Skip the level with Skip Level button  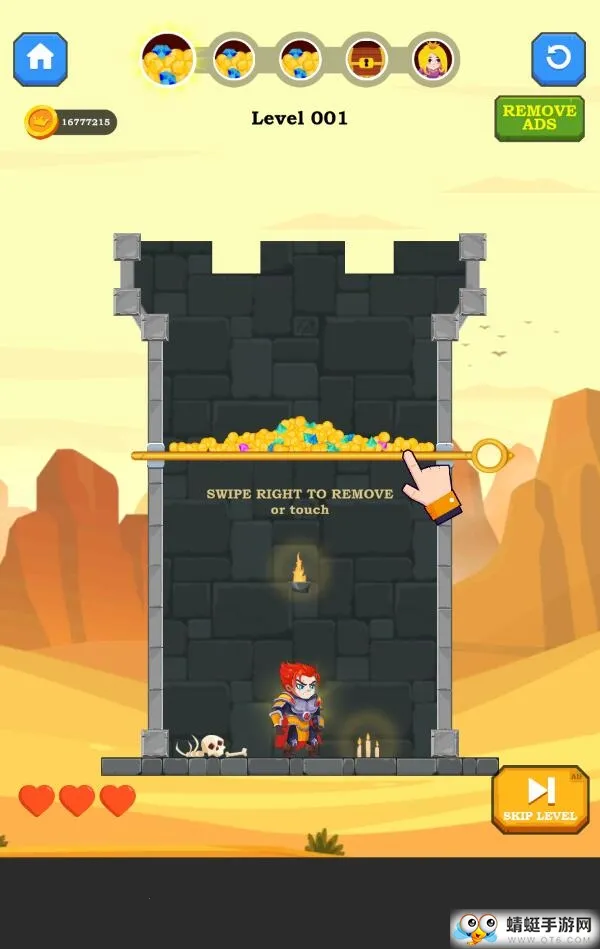[x=540, y=799]
